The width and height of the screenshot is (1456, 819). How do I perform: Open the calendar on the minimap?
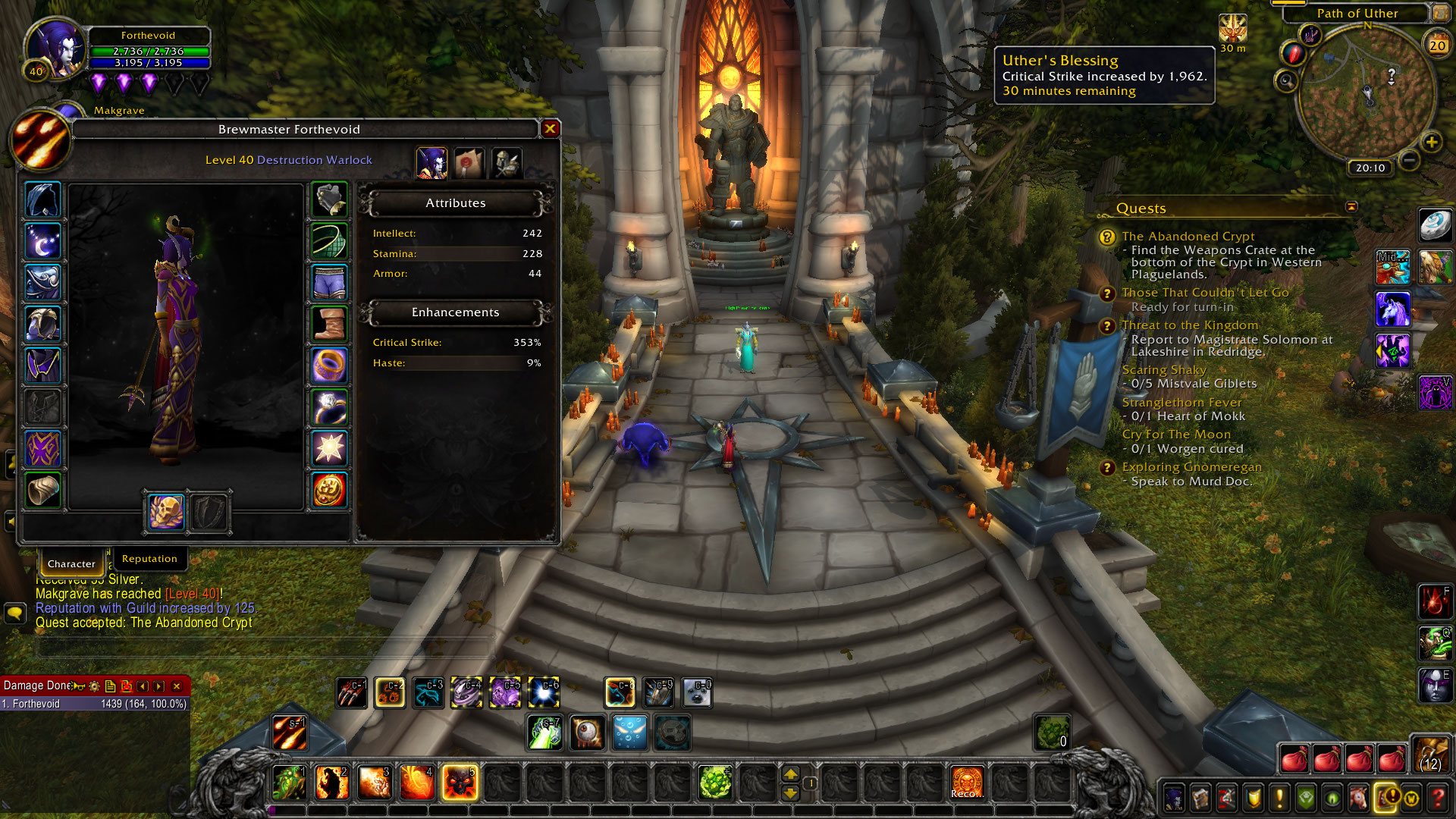1438,44
